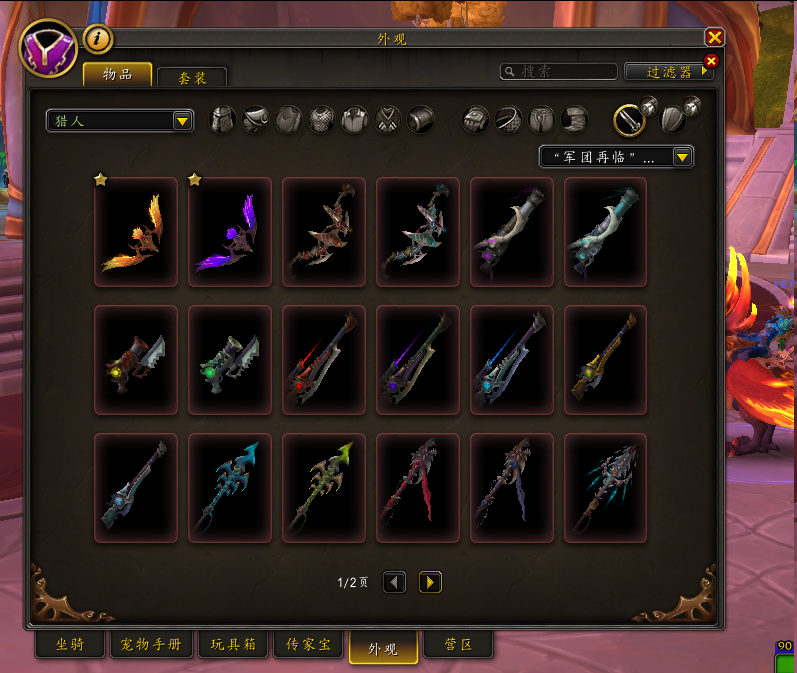Open the 过滤器 filter menu

(x=669, y=72)
